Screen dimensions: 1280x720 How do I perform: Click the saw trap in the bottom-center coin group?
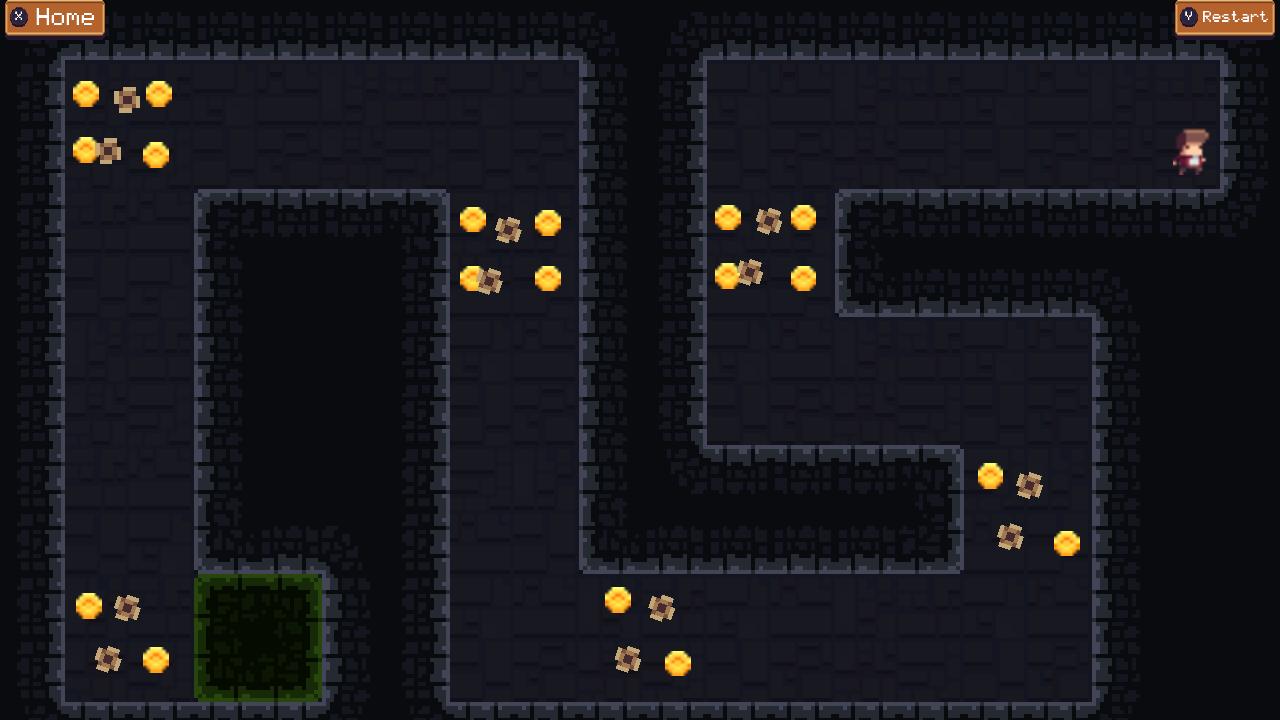(x=659, y=608)
